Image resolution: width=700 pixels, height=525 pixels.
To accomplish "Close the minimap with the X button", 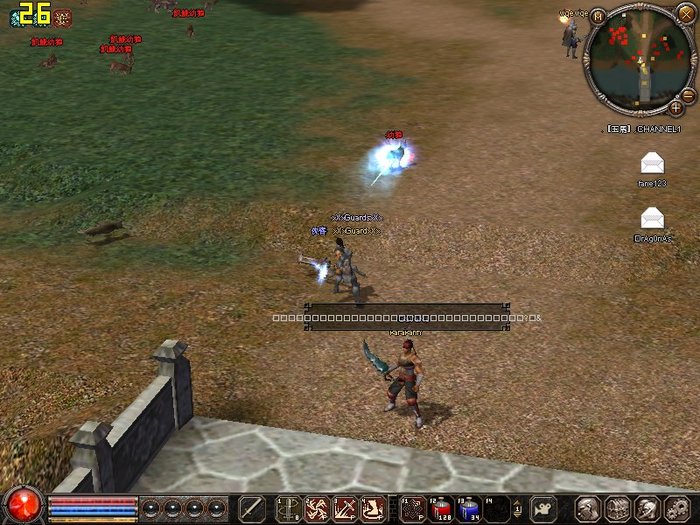I will point(684,14).
